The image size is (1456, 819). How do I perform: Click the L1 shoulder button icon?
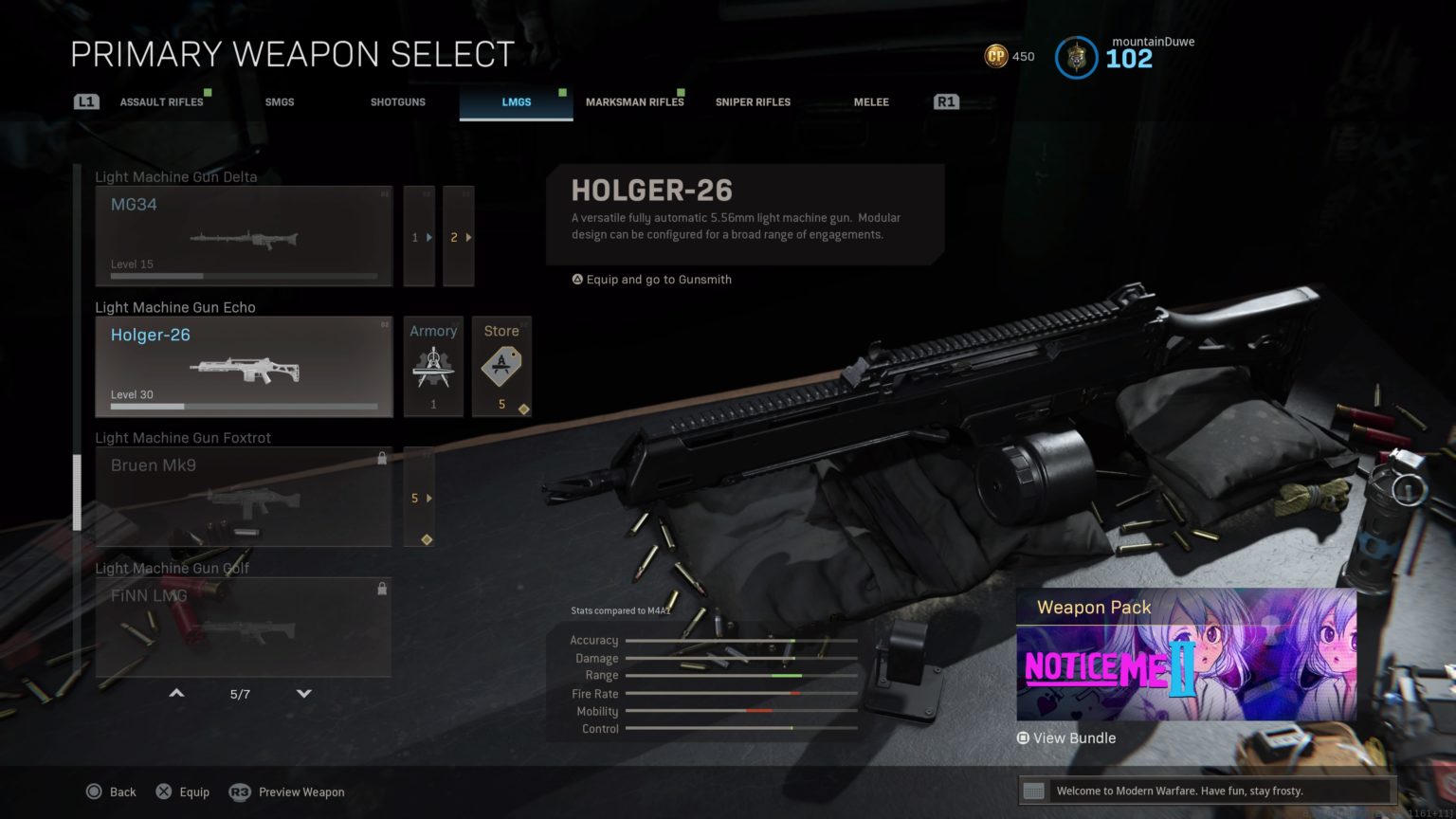click(85, 100)
